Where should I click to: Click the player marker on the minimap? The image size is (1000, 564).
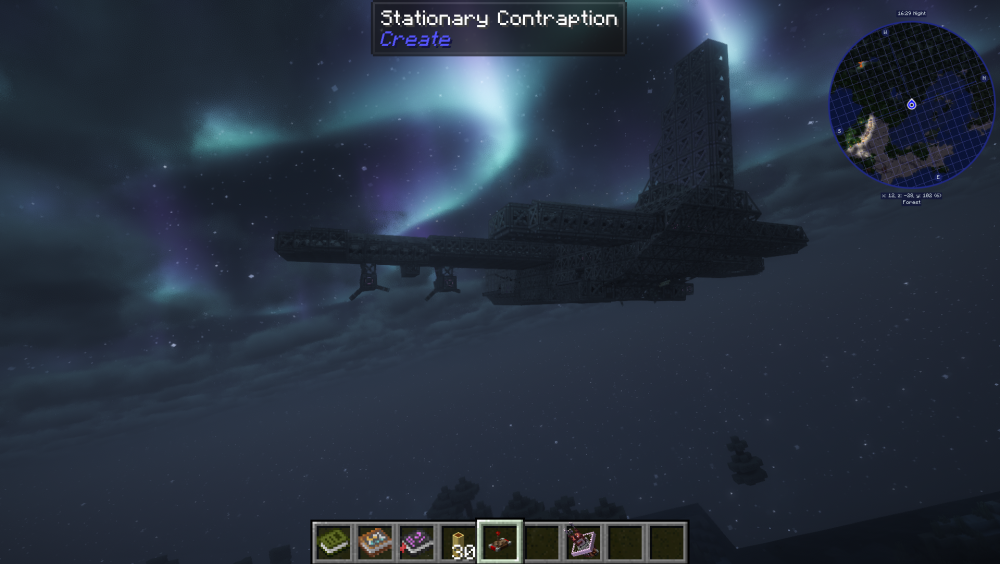[911, 104]
